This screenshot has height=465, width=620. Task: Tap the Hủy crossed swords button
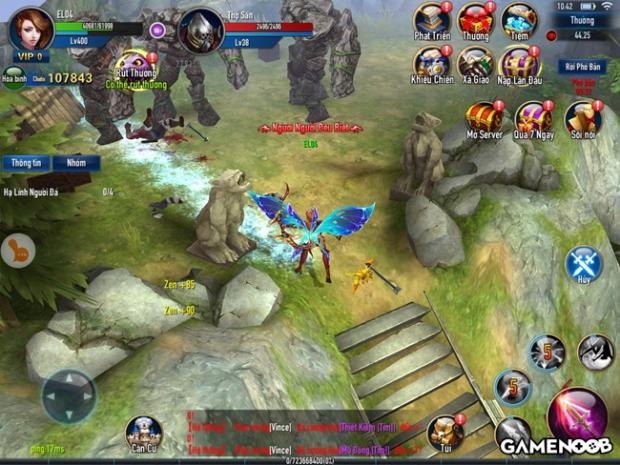tap(583, 265)
